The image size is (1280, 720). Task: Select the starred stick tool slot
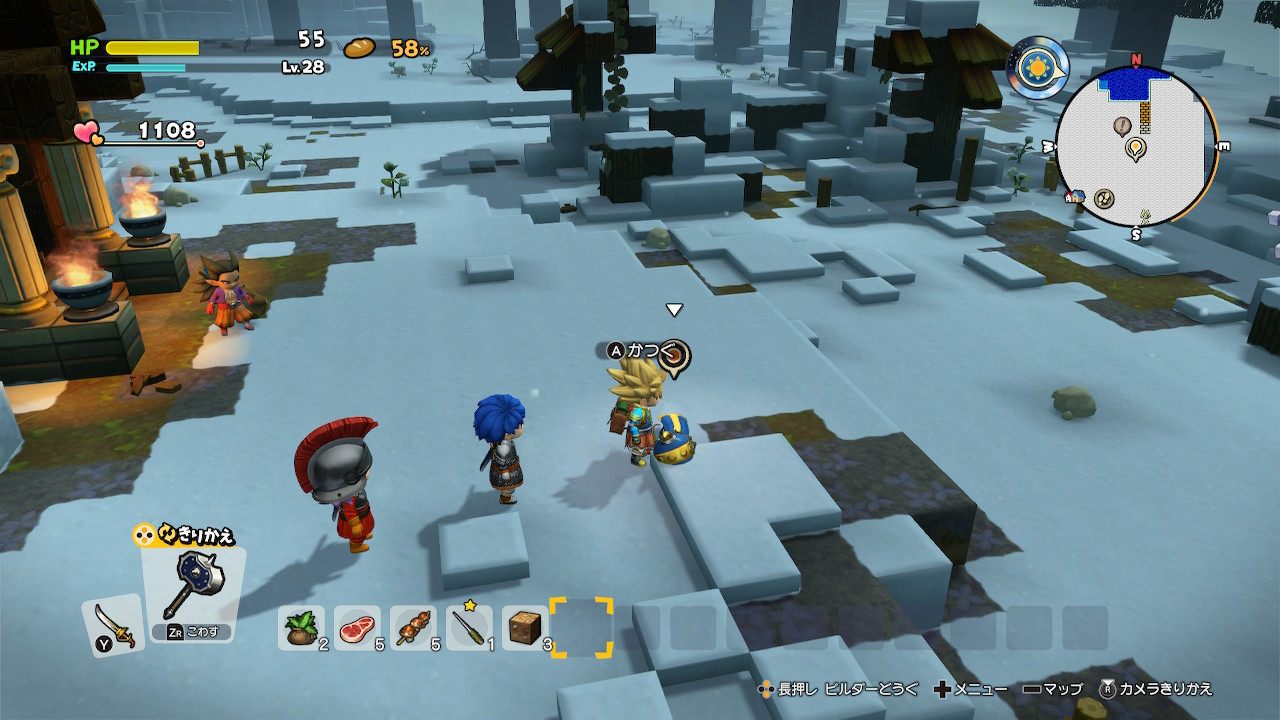468,628
